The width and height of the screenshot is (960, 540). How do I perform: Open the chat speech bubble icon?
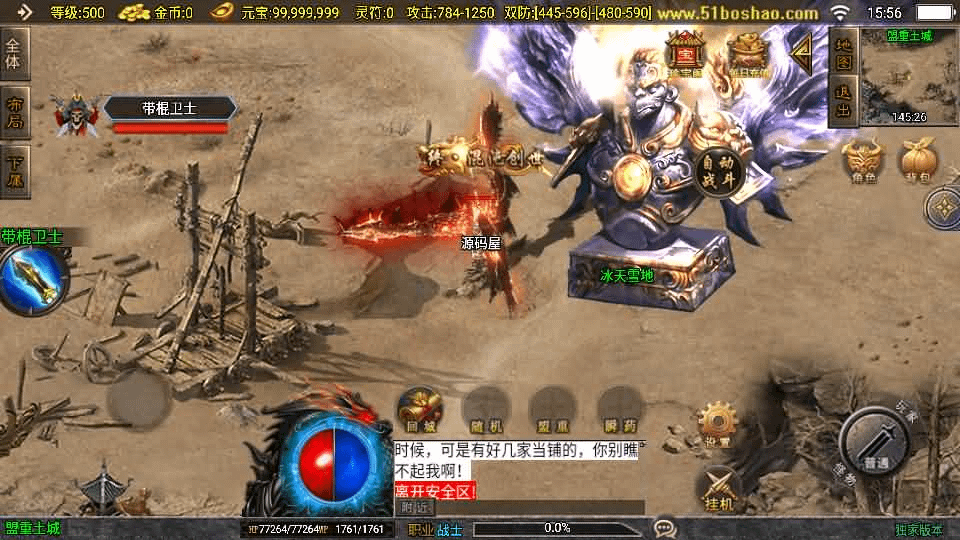pos(664,527)
